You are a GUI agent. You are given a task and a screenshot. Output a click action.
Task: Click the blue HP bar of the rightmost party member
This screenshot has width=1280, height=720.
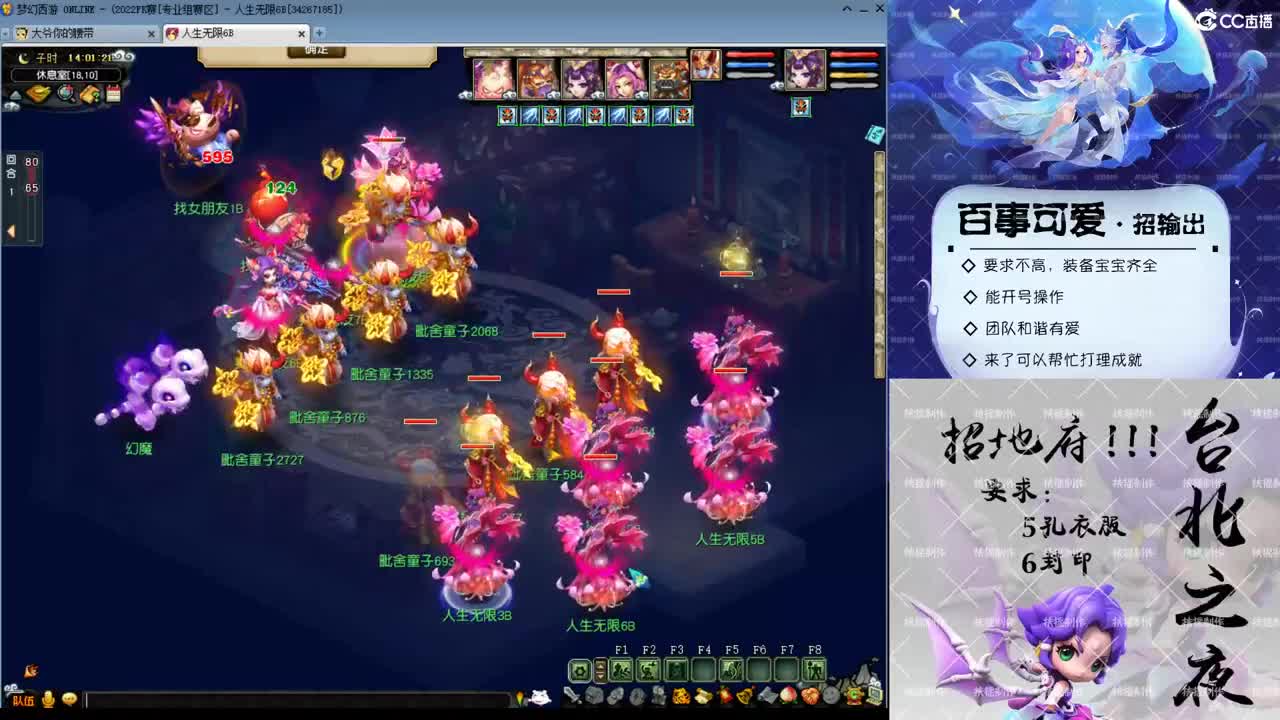pyautogui.click(x=854, y=64)
